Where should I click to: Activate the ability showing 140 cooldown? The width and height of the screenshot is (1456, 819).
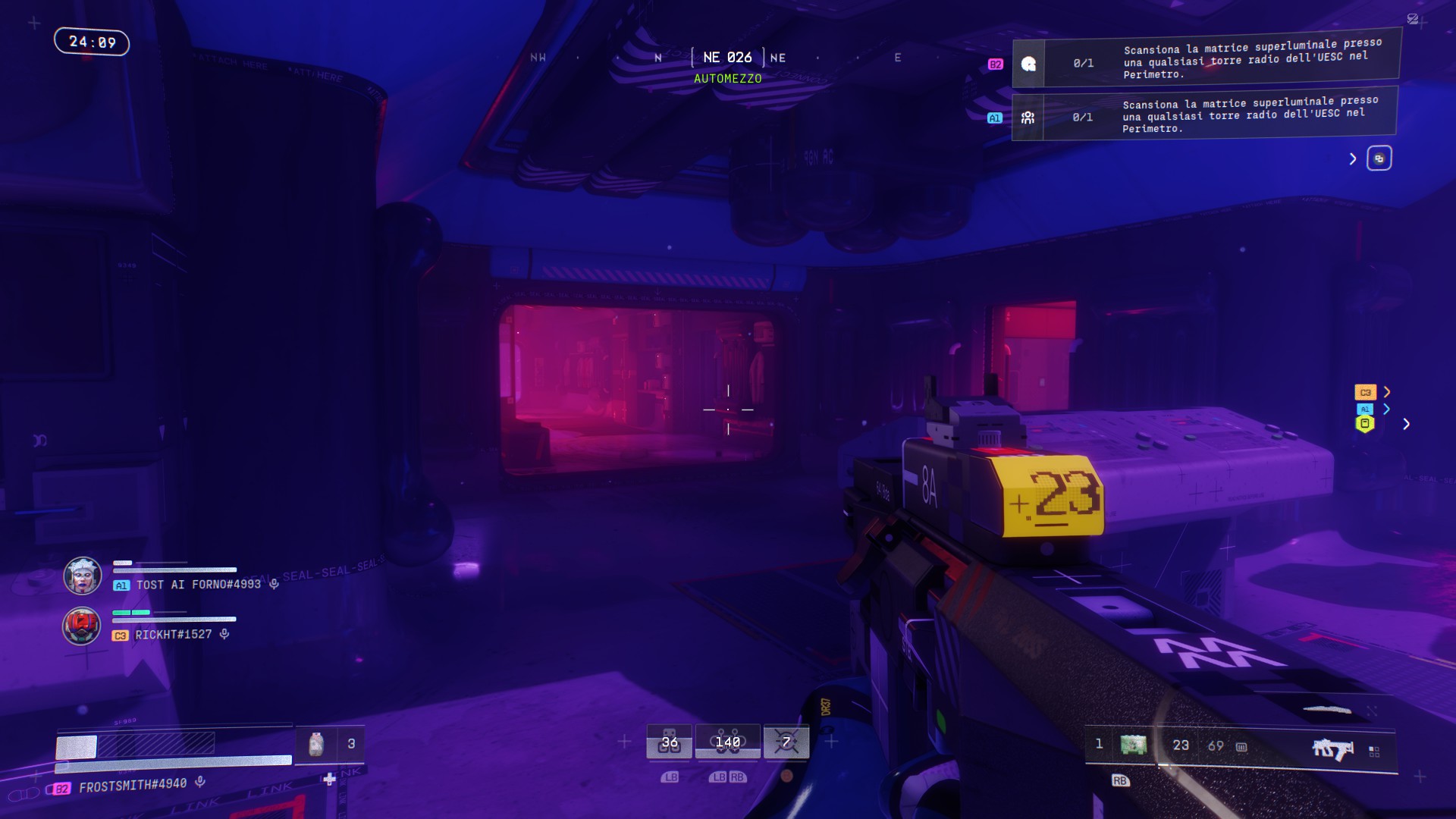click(x=727, y=742)
